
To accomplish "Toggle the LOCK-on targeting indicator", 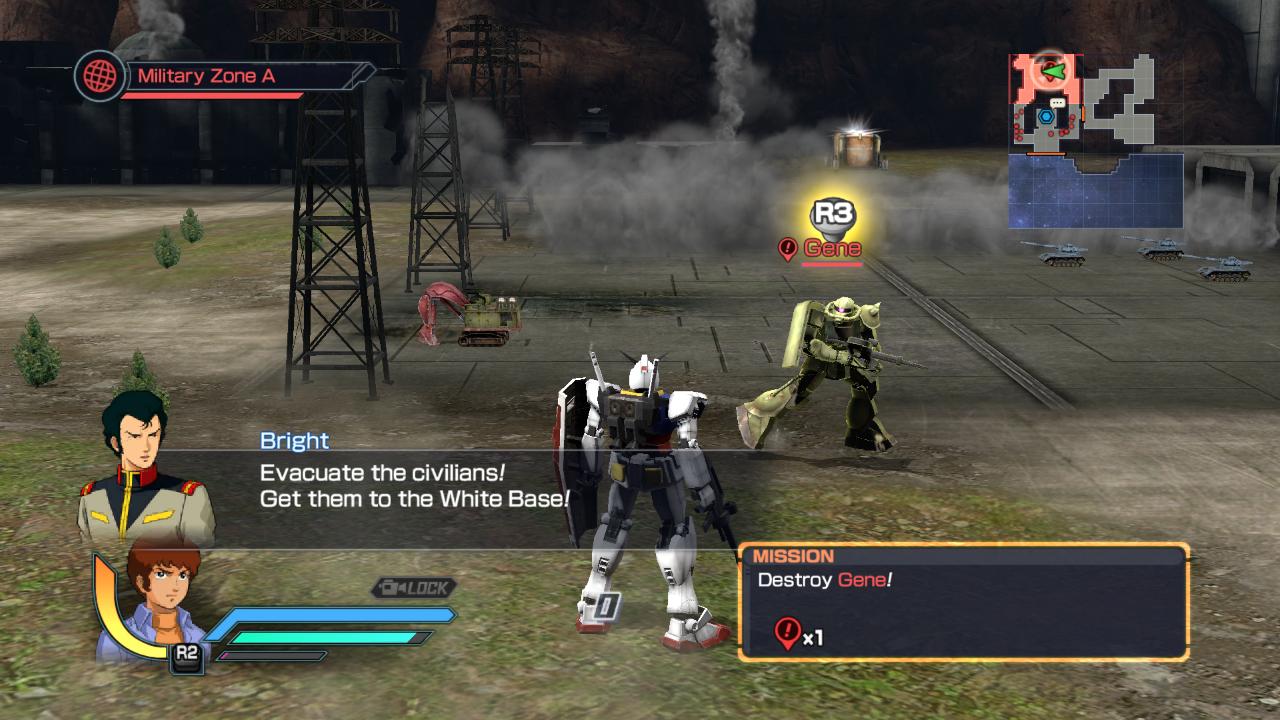I will click(415, 589).
